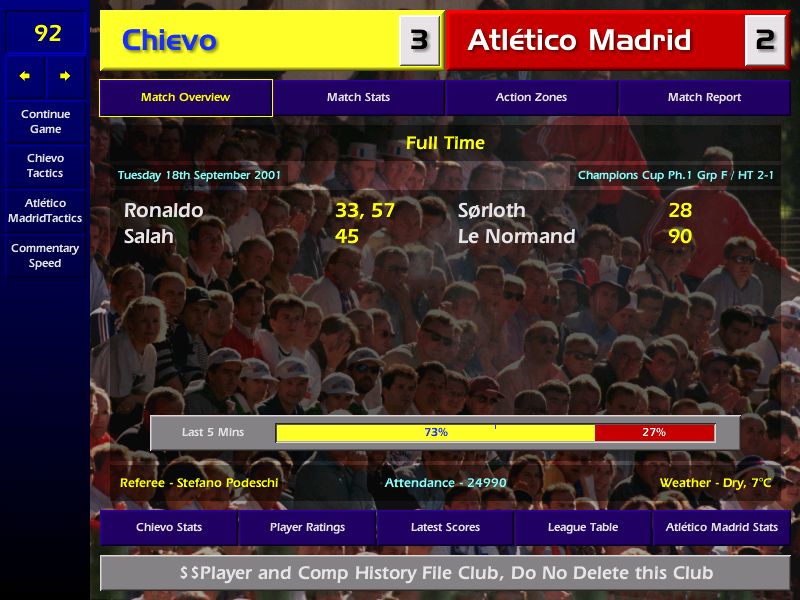Viewport: 800px width, 600px height.
Task: Show Latest Scores
Action: click(x=445, y=527)
